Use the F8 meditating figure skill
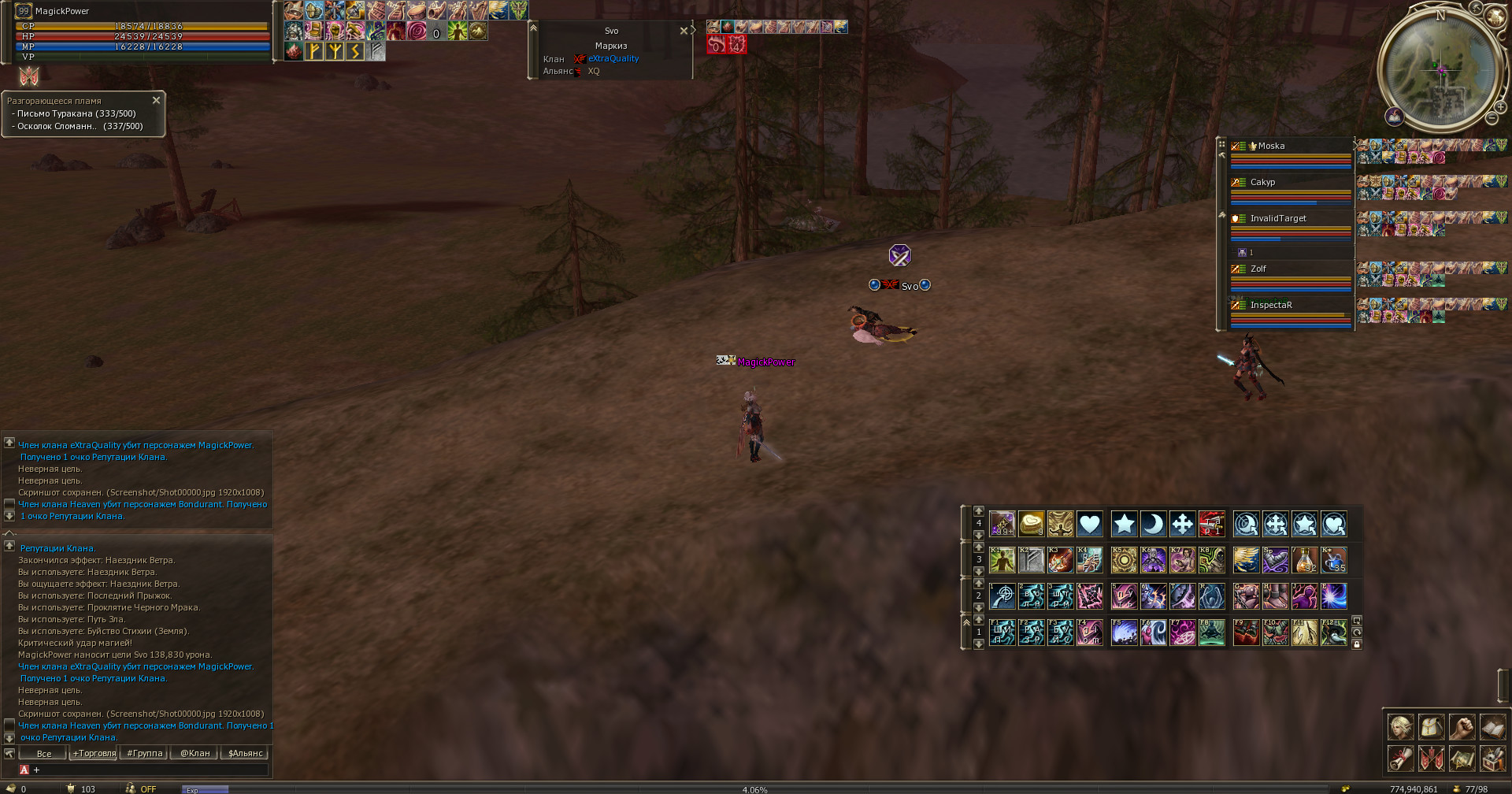Viewport: 1512px width, 794px height. tap(1212, 633)
